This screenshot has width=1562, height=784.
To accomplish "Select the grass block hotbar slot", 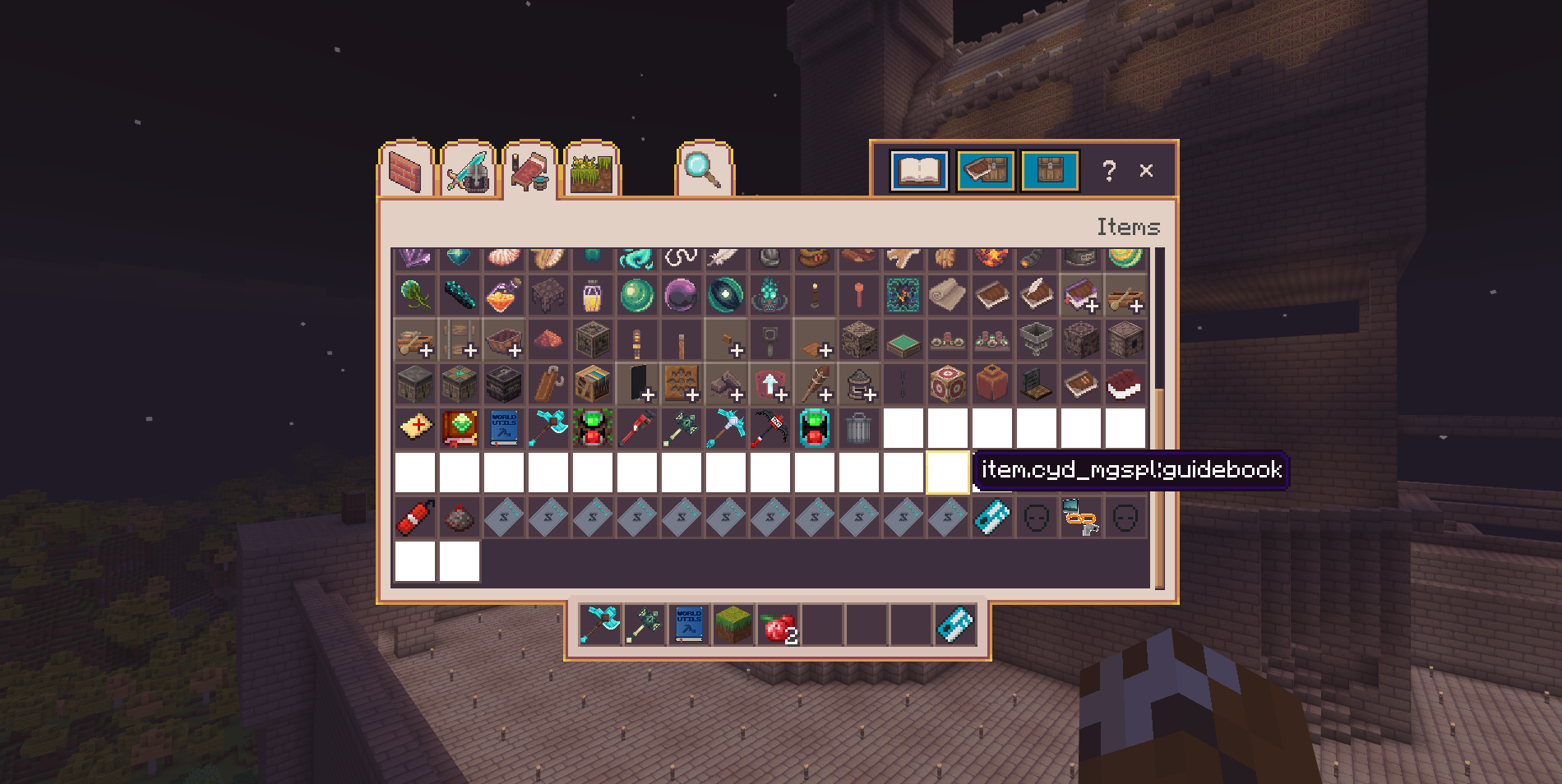I will [732, 626].
